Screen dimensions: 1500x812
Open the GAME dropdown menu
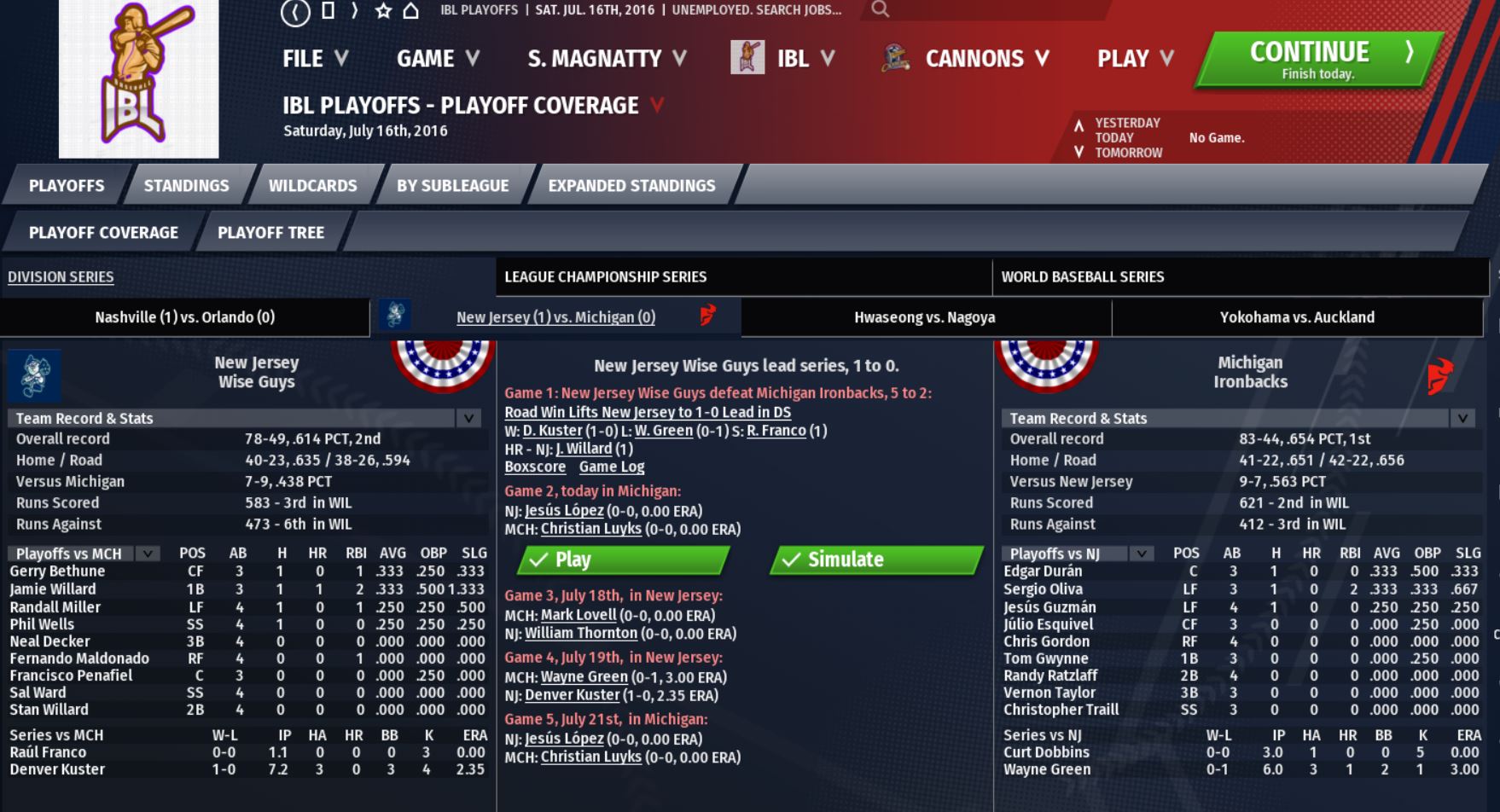tap(438, 59)
